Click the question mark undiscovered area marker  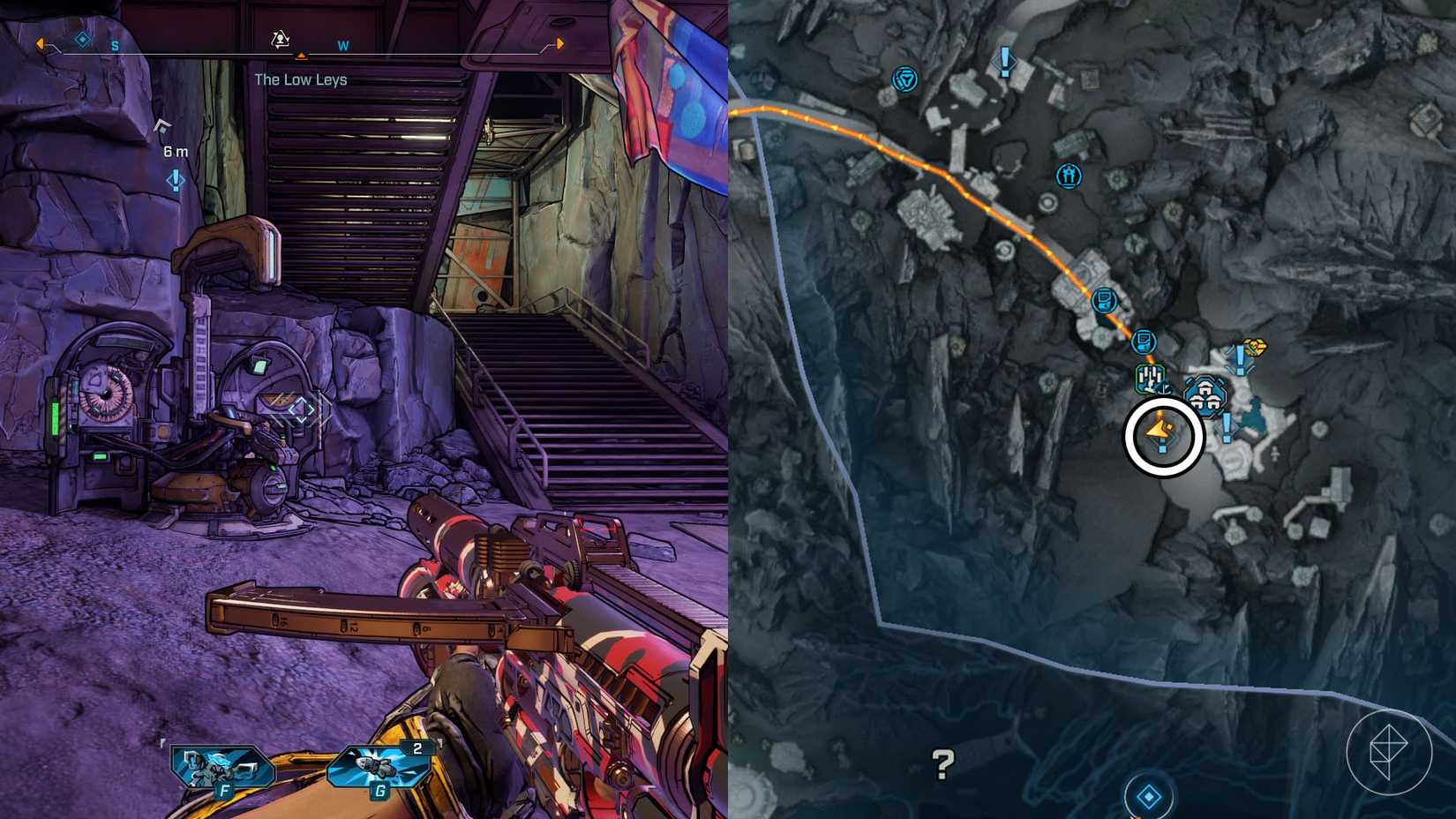point(943,761)
